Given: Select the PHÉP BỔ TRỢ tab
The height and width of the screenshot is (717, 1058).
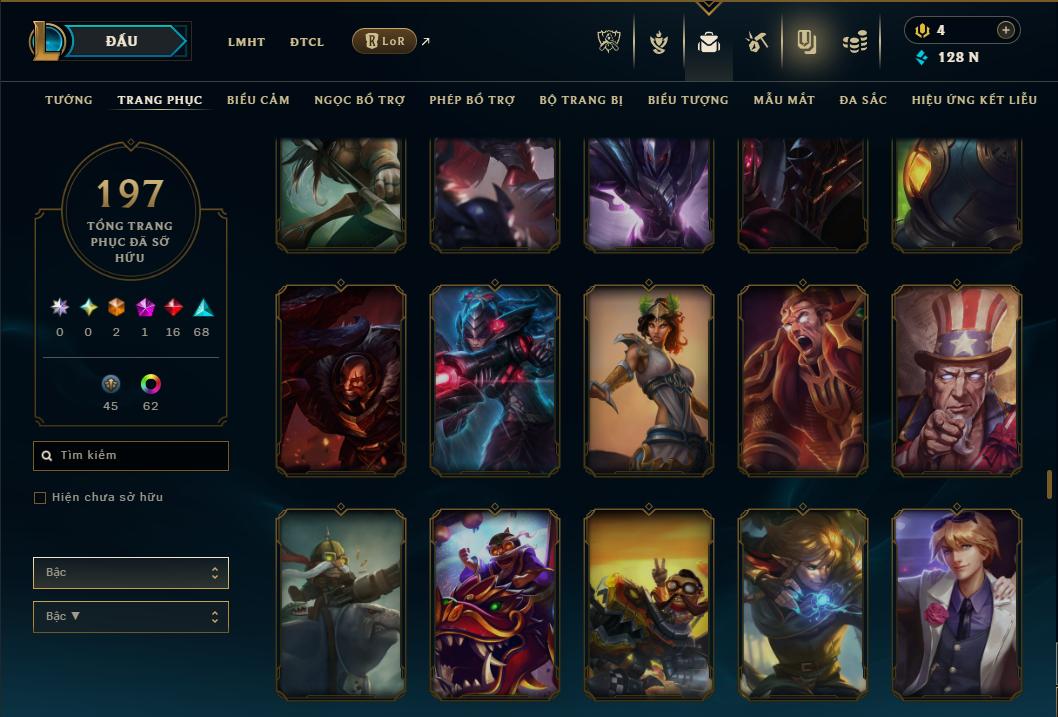Looking at the screenshot, I should pos(472,100).
